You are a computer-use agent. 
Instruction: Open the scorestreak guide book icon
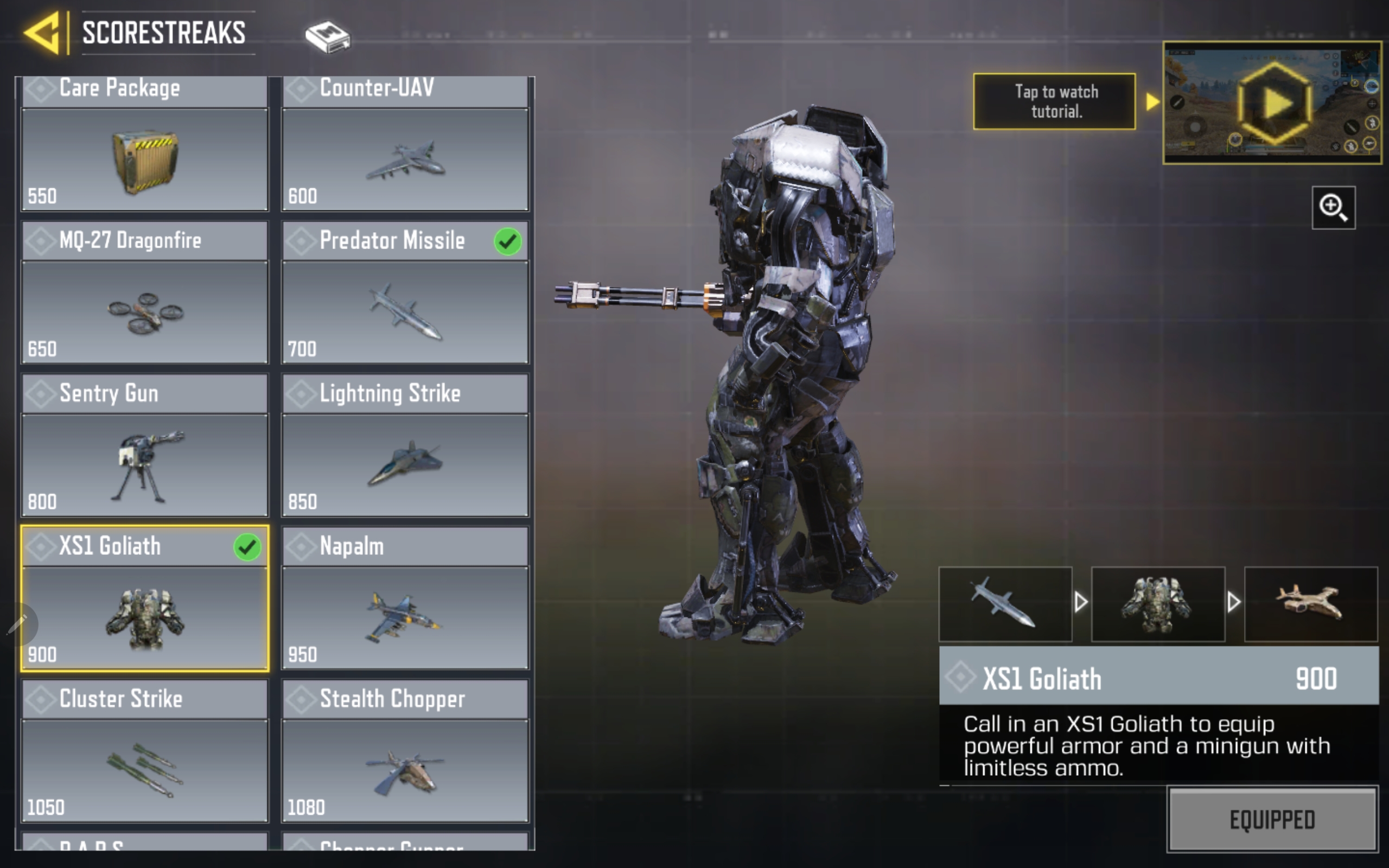coord(327,37)
